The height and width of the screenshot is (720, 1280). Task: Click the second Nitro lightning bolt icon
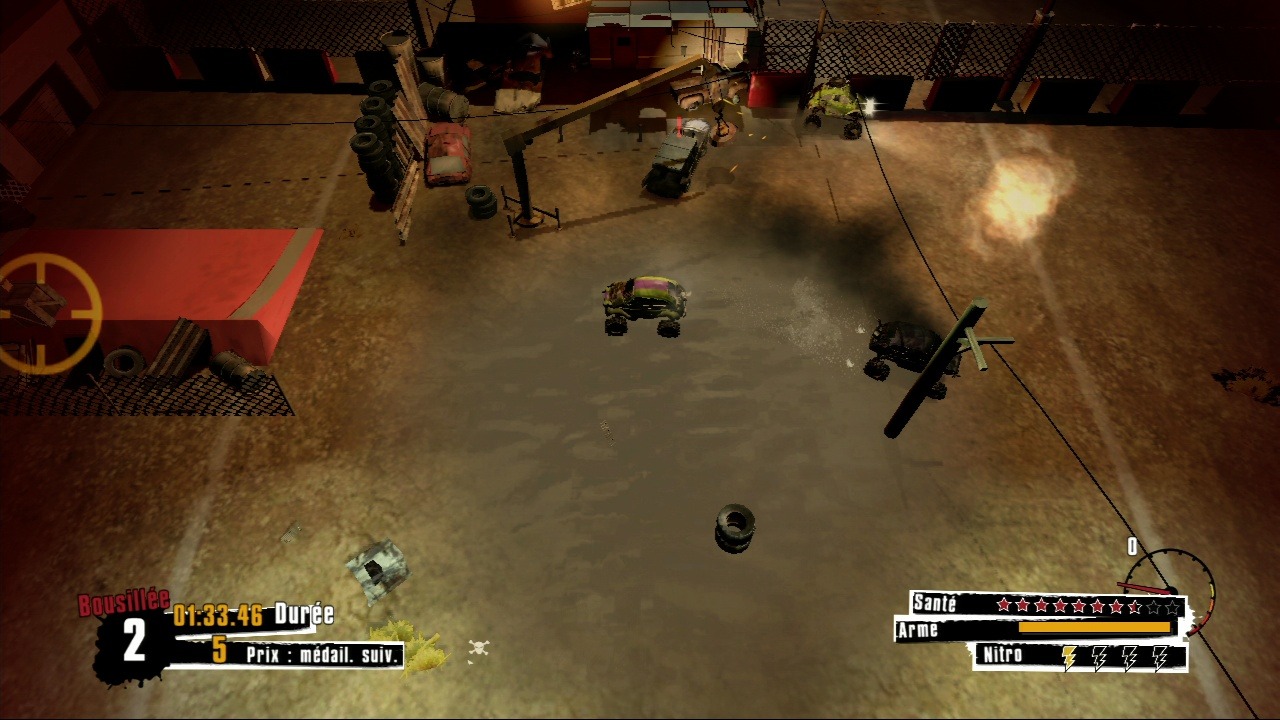pos(1100,657)
